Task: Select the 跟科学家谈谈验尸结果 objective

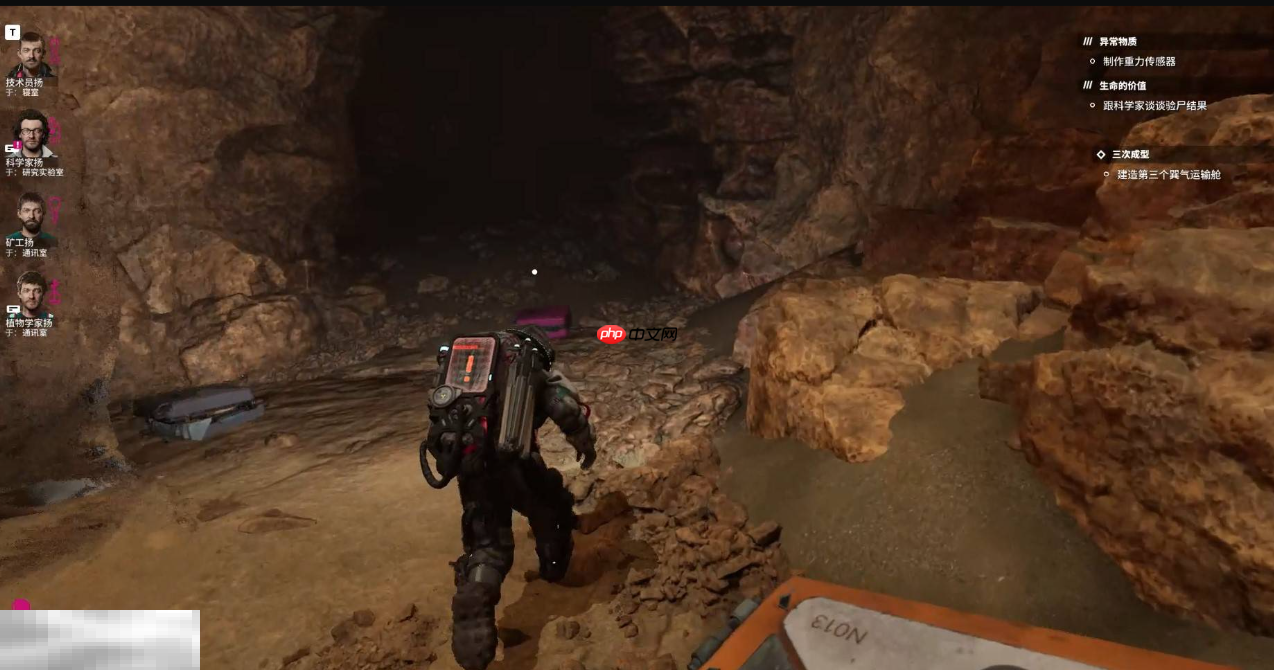Action: tap(1154, 105)
